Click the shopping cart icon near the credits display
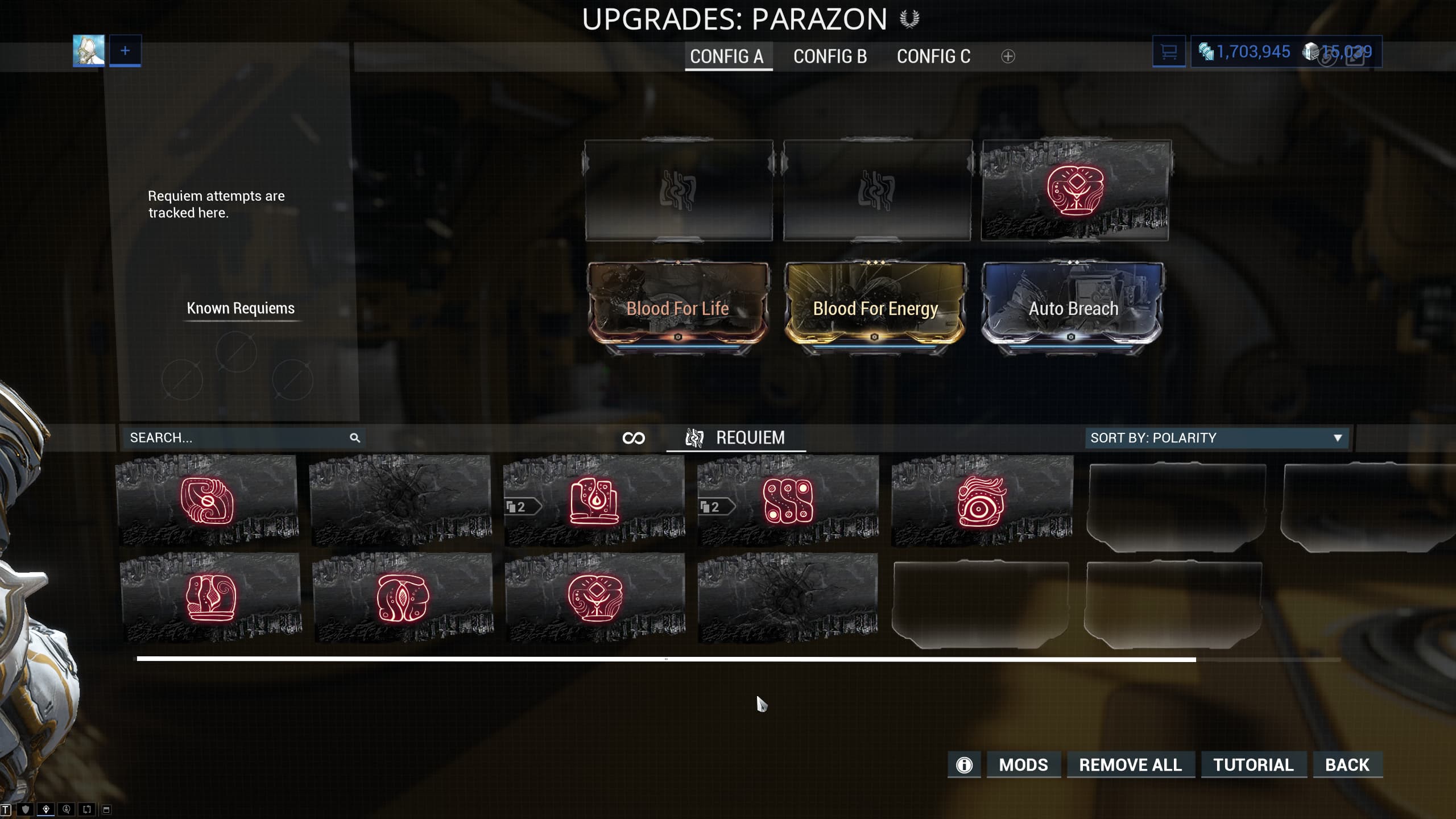The width and height of the screenshot is (1456, 819). [x=1169, y=51]
